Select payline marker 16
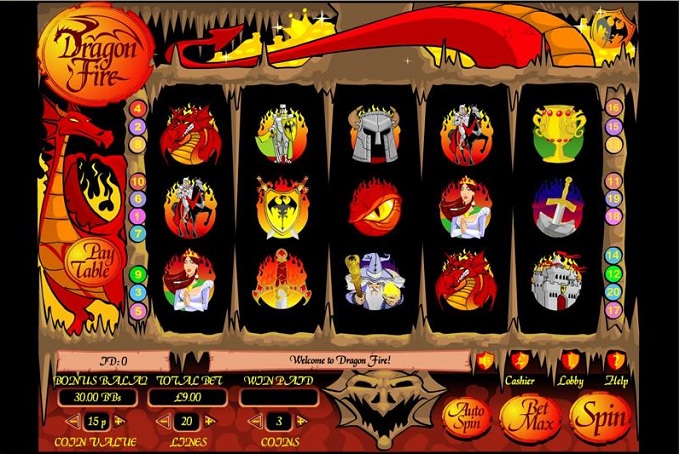The height and width of the screenshot is (454, 680). tap(614, 108)
